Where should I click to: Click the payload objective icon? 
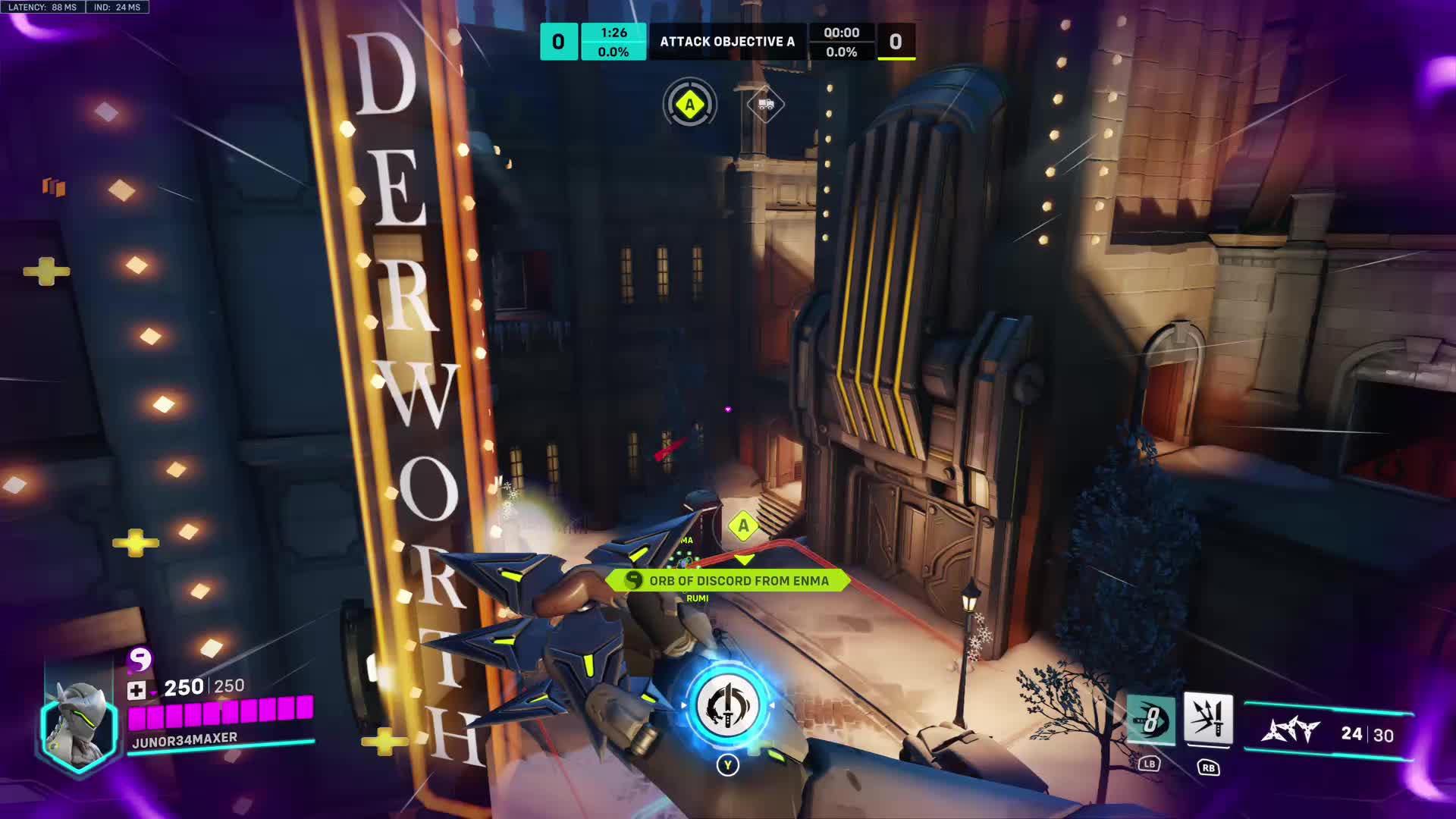tap(765, 105)
